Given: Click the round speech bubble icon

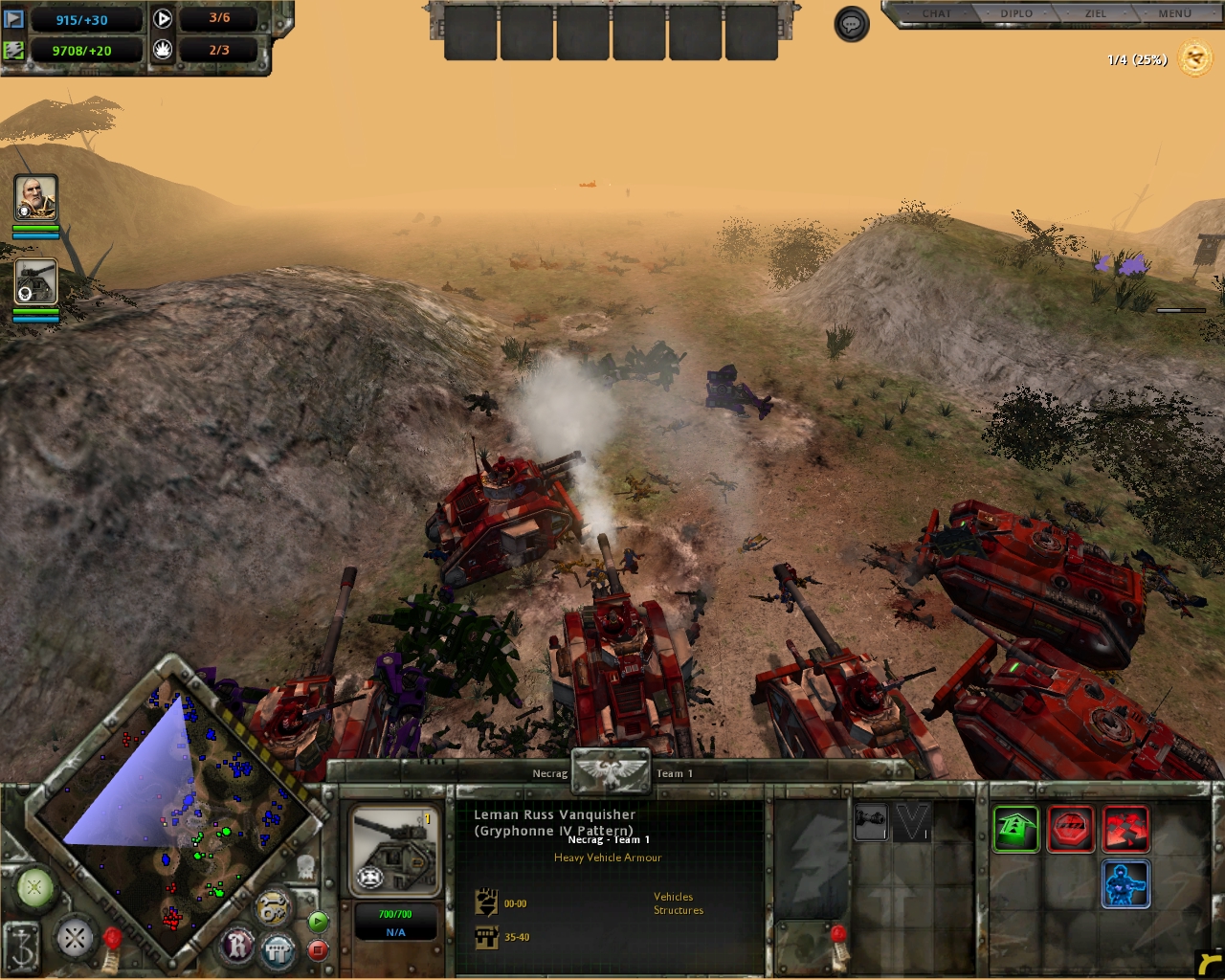Looking at the screenshot, I should click(852, 24).
